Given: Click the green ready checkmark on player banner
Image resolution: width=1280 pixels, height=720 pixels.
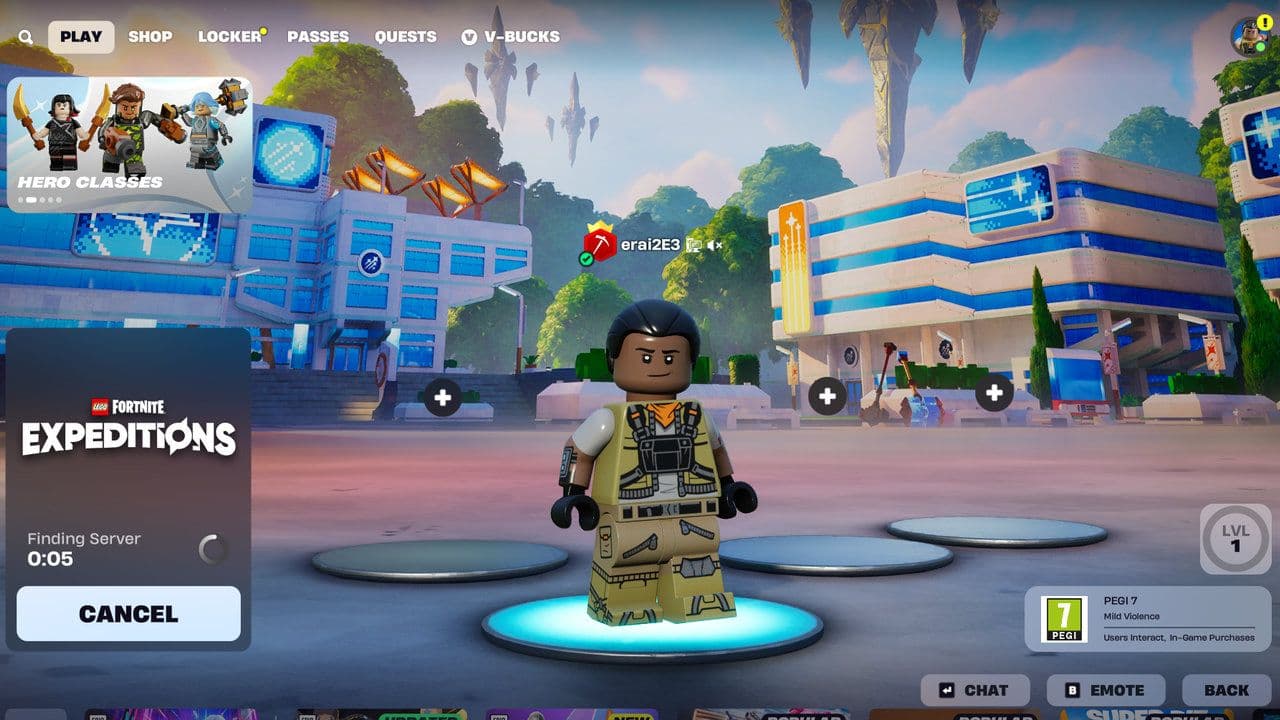Looking at the screenshot, I should click(586, 258).
